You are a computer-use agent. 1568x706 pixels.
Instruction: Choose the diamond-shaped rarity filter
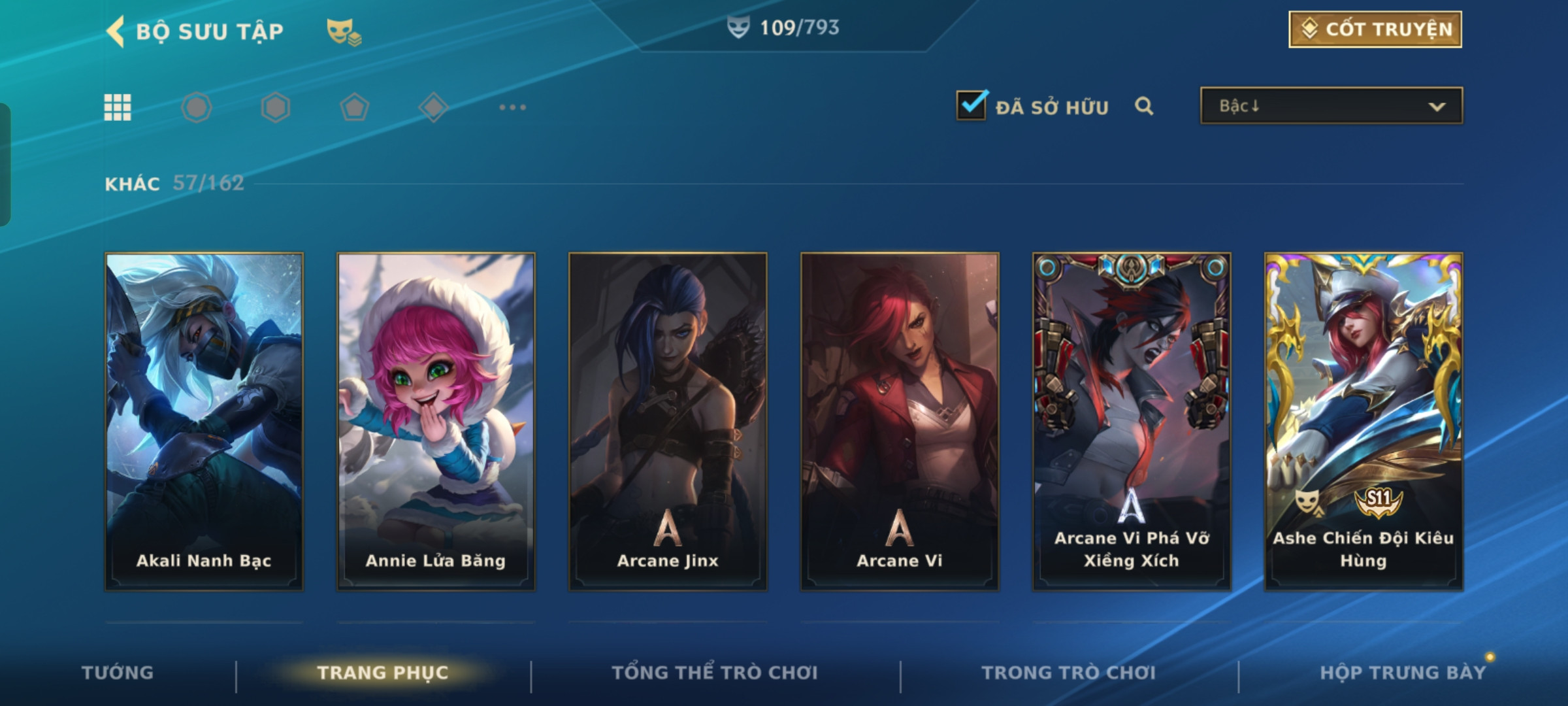point(433,107)
